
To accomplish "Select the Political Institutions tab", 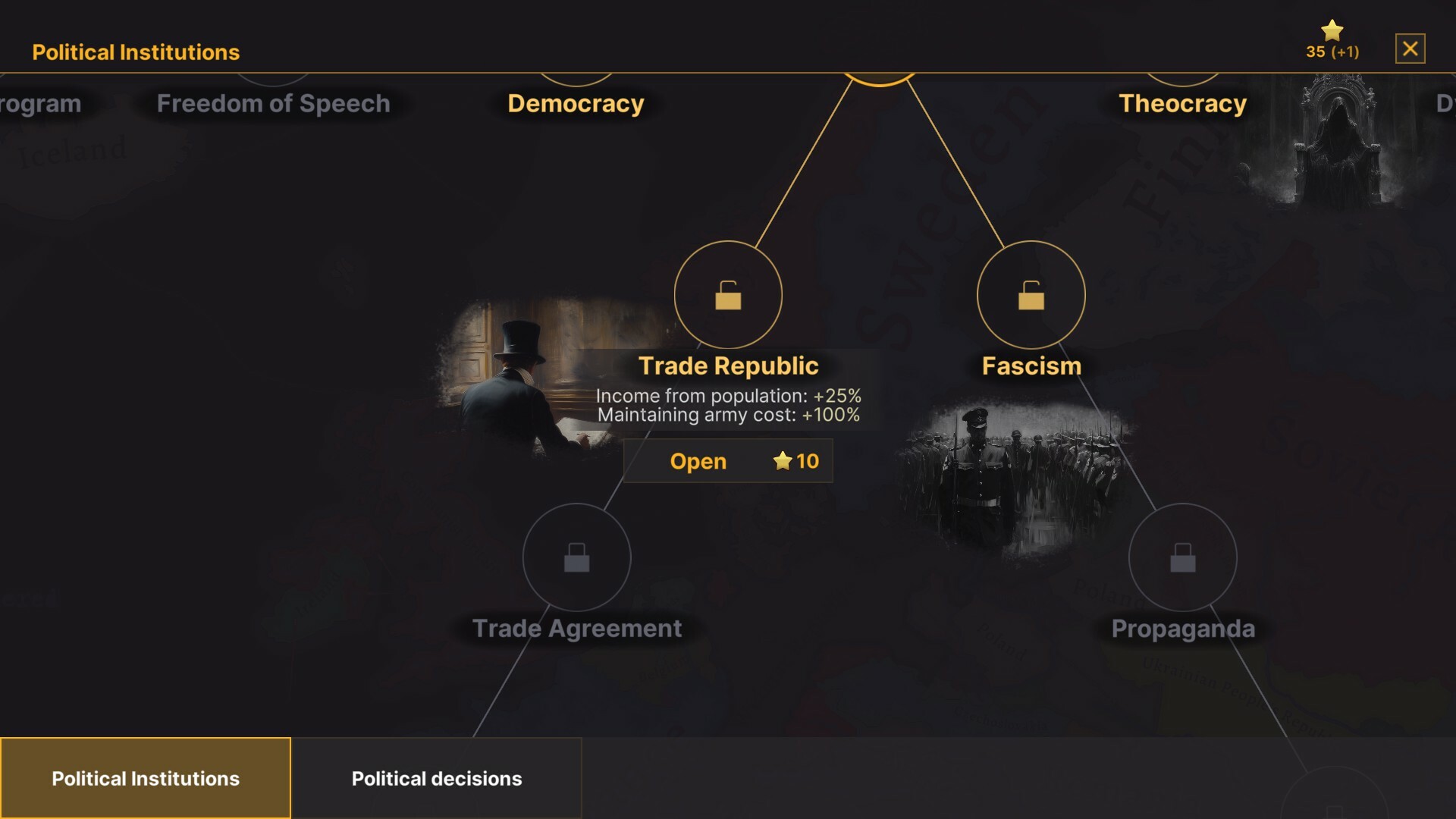I will click(146, 778).
